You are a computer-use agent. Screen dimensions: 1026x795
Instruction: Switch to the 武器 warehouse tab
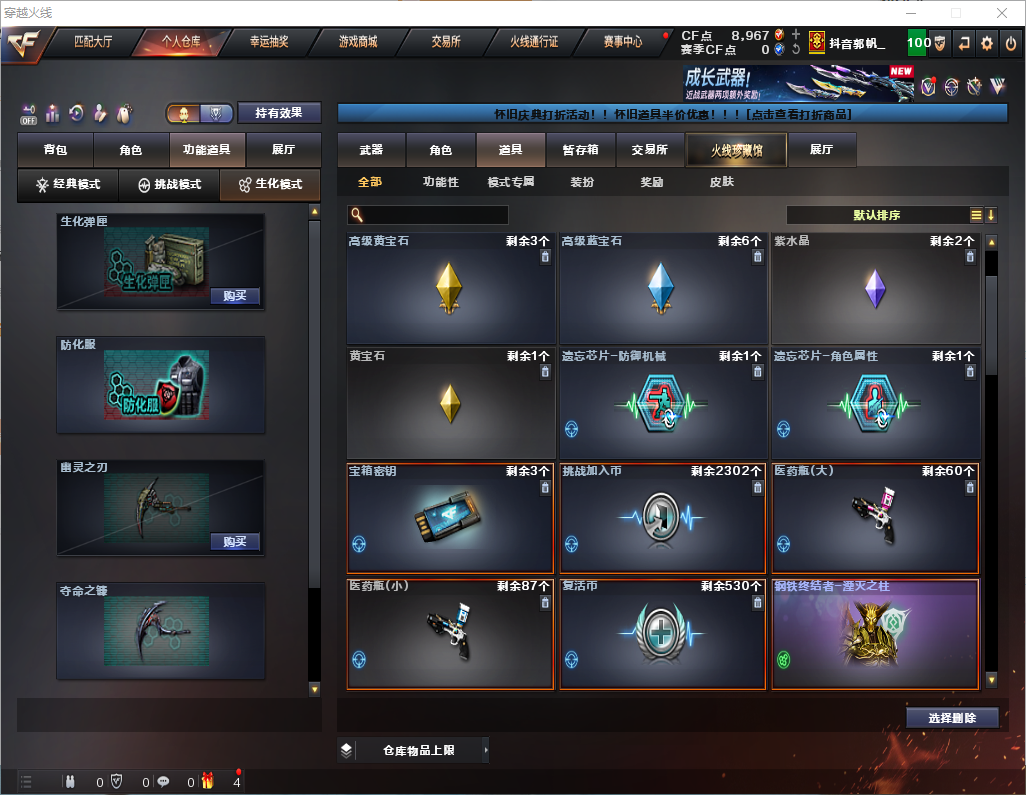[x=371, y=150]
